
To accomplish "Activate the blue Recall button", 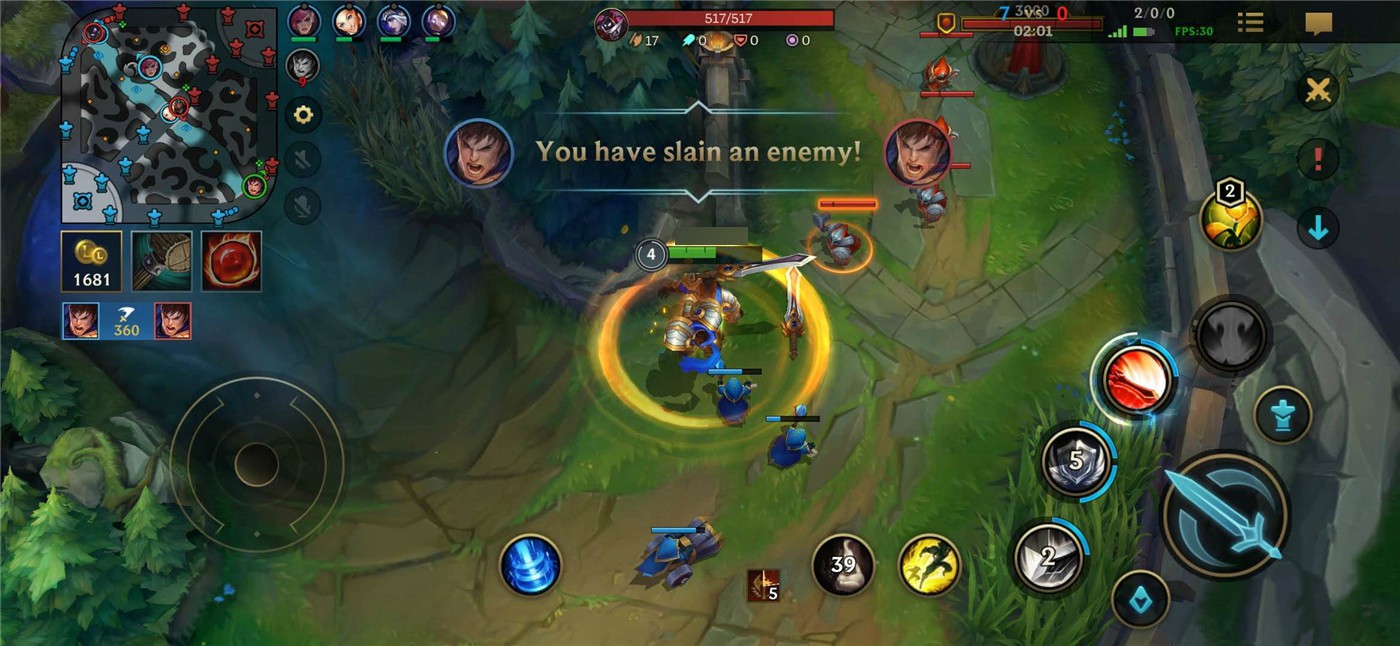I will [530, 565].
